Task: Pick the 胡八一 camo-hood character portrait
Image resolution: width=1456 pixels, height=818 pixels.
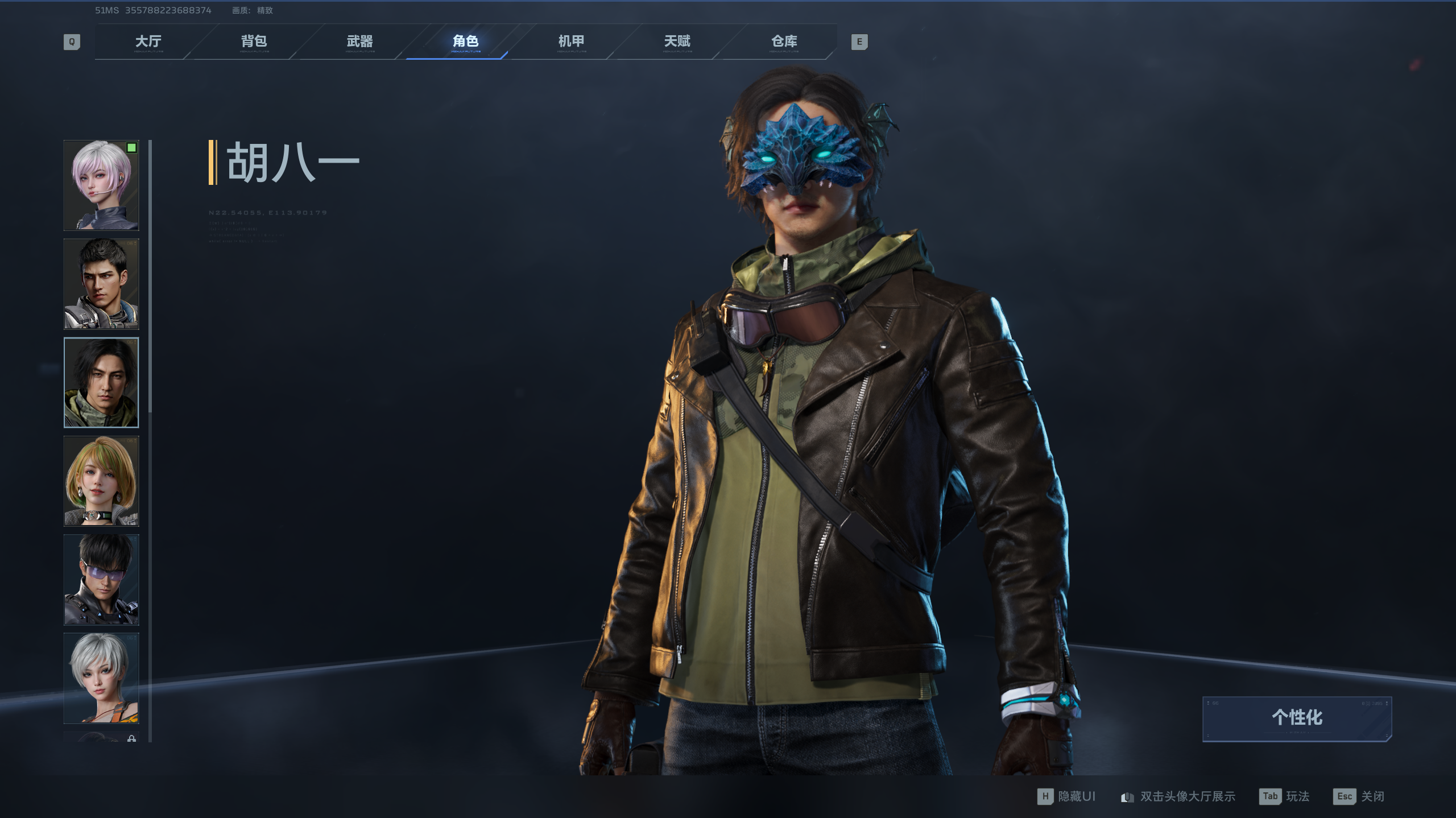Action: coord(101,382)
